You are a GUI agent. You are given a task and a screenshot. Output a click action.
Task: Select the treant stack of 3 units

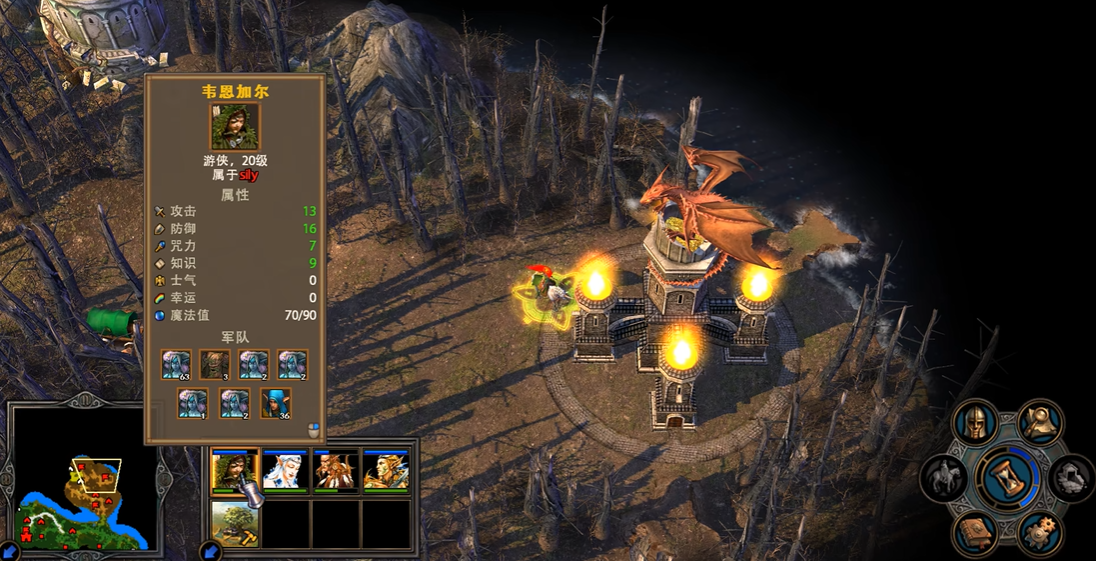[215, 365]
